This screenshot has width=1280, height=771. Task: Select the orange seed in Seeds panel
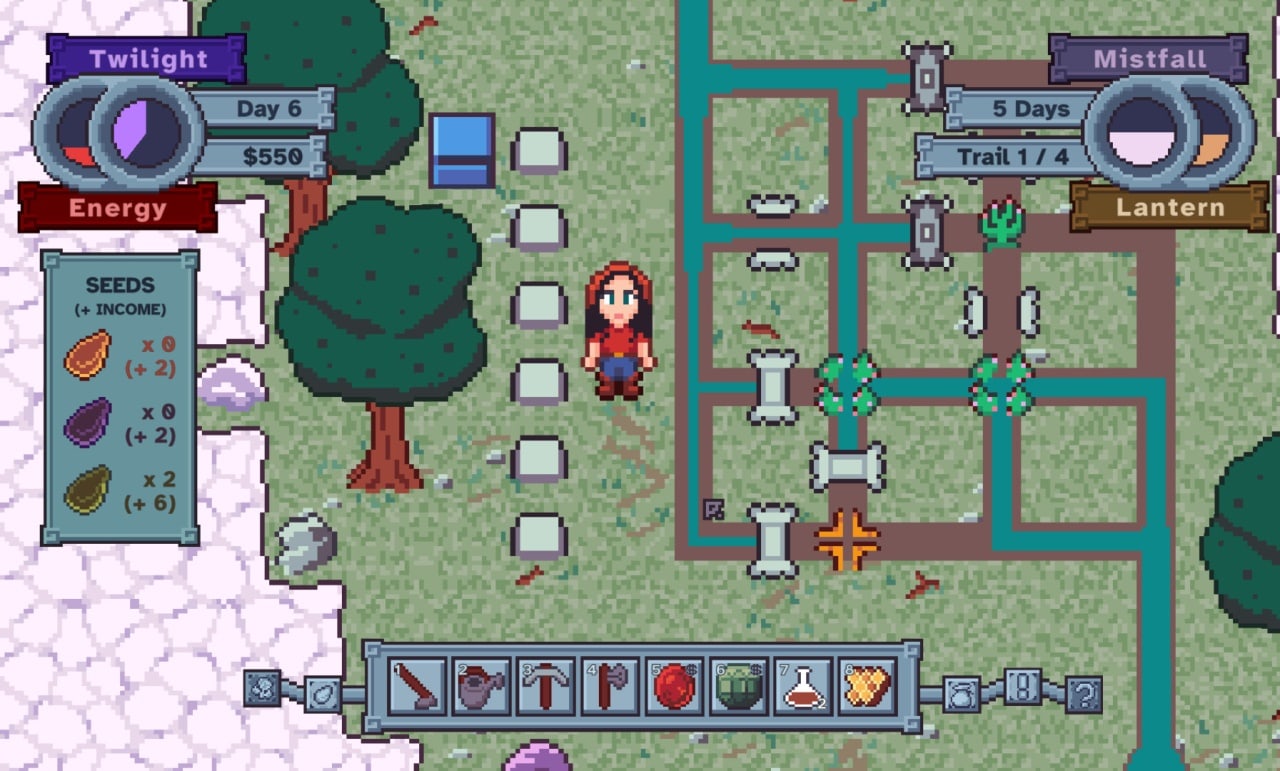[x=88, y=355]
